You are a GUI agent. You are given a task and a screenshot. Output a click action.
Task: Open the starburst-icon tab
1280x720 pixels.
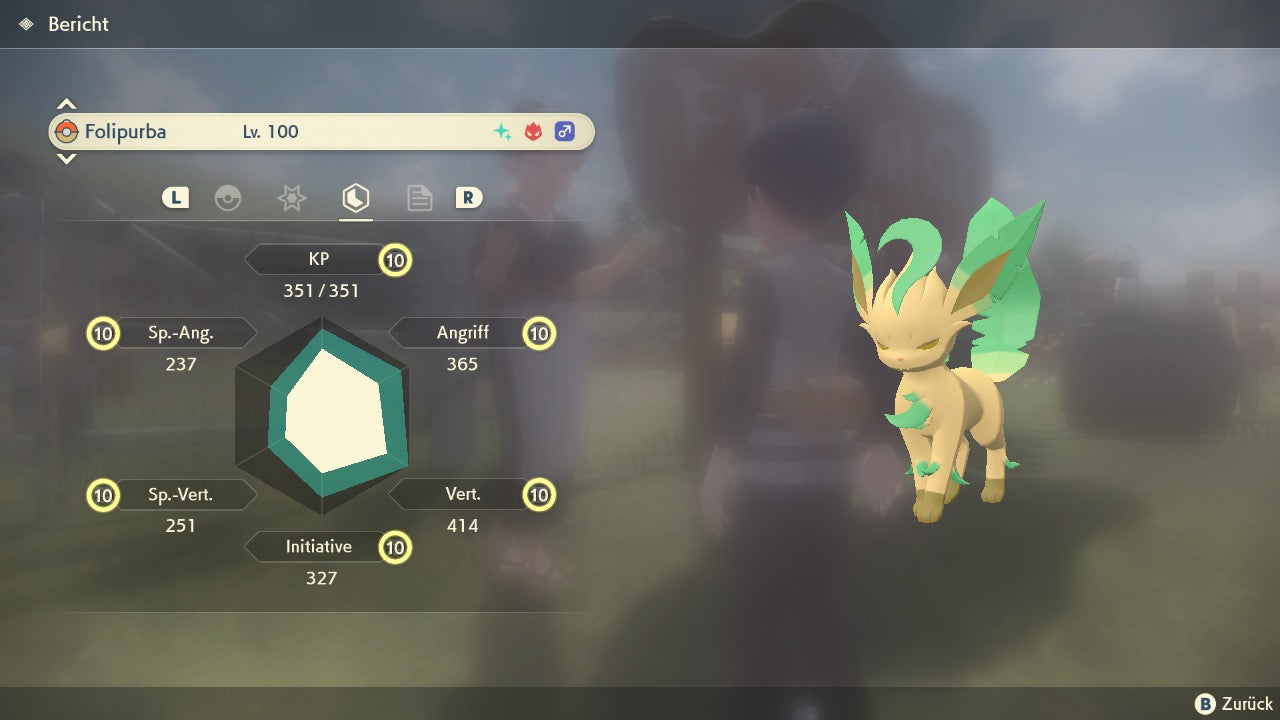coord(291,198)
